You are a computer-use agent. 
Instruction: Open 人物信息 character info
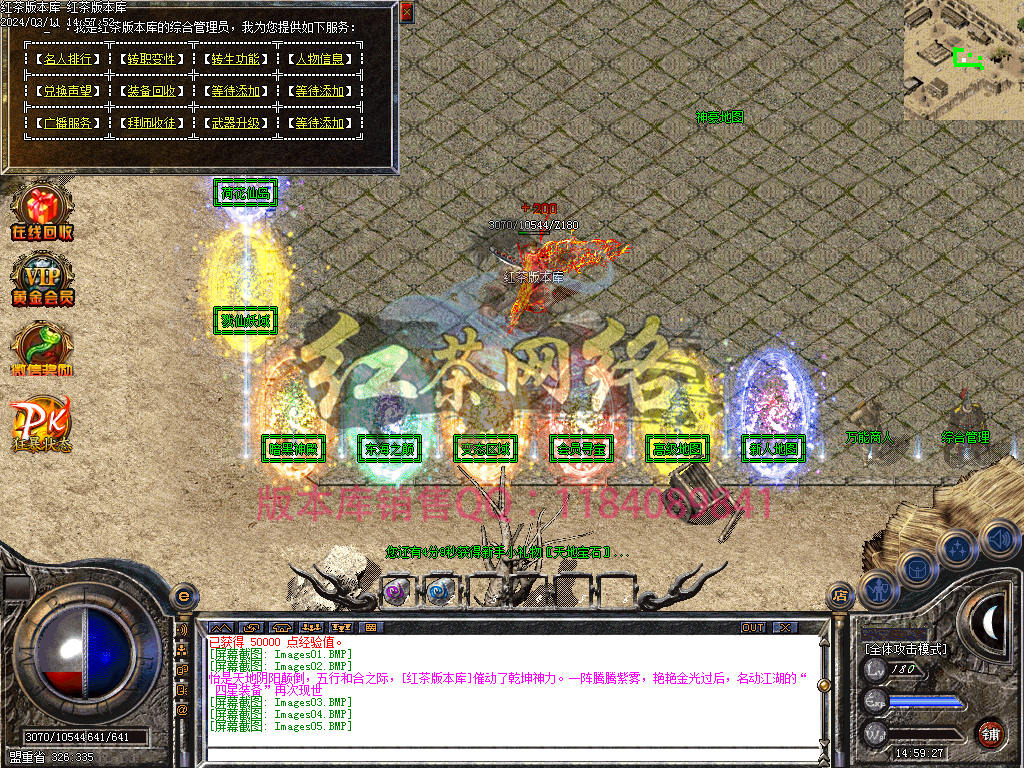[x=319, y=59]
